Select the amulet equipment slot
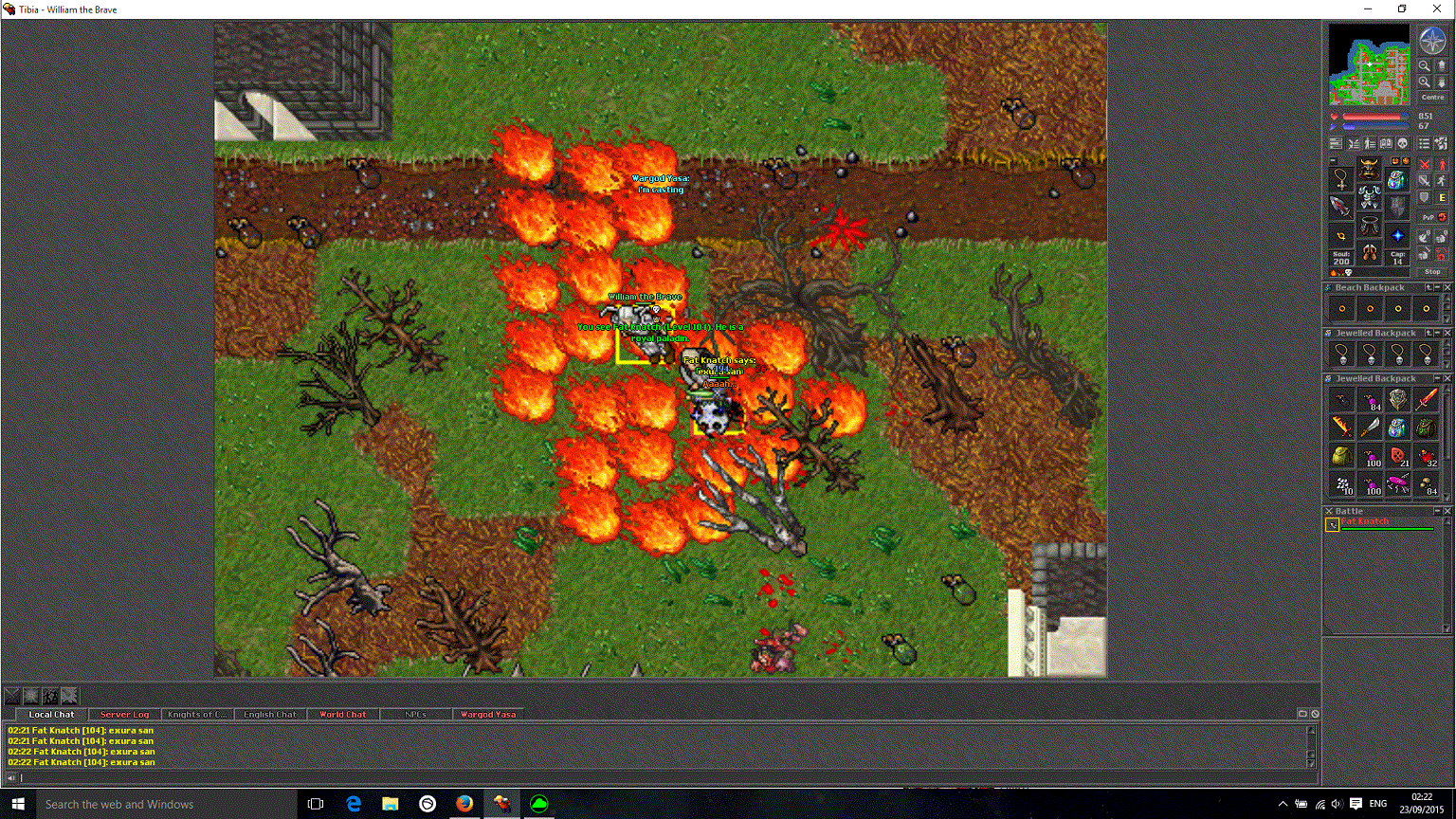 pyautogui.click(x=1341, y=178)
